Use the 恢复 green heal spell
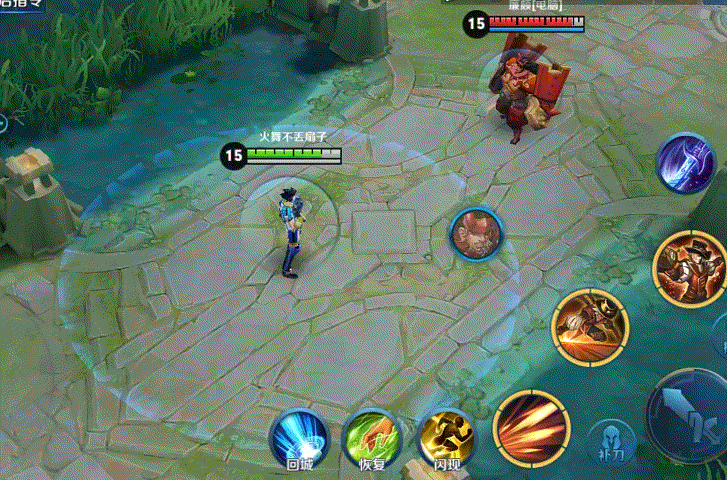Image resolution: width=727 pixels, height=480 pixels. pos(372,438)
